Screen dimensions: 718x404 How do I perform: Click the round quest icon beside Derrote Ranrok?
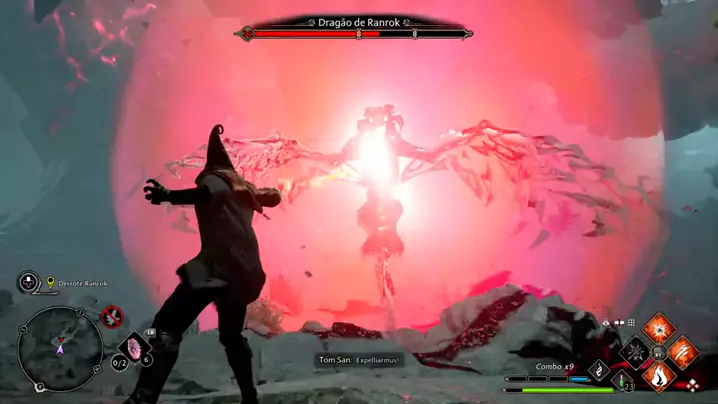[x=29, y=283]
